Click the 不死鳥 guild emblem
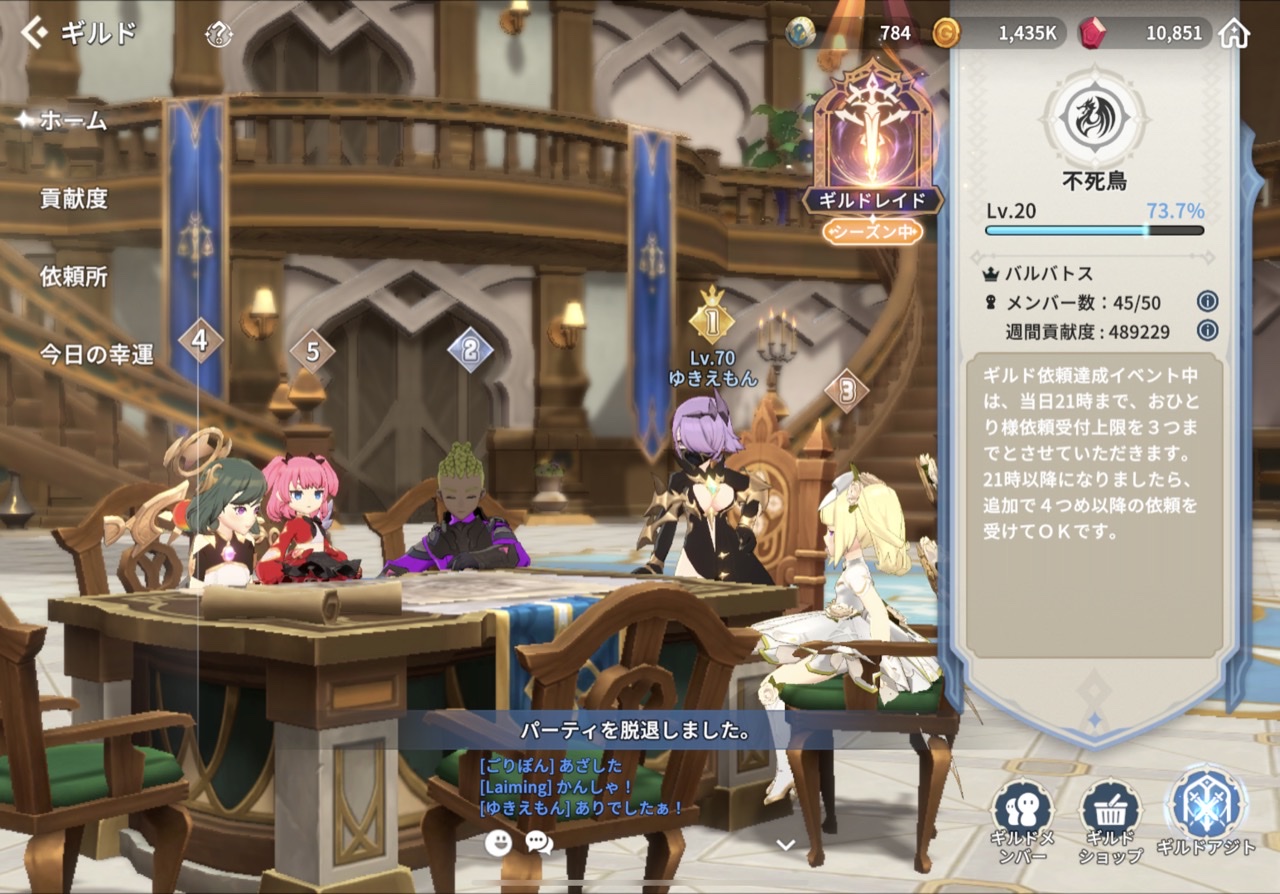 tap(1094, 117)
